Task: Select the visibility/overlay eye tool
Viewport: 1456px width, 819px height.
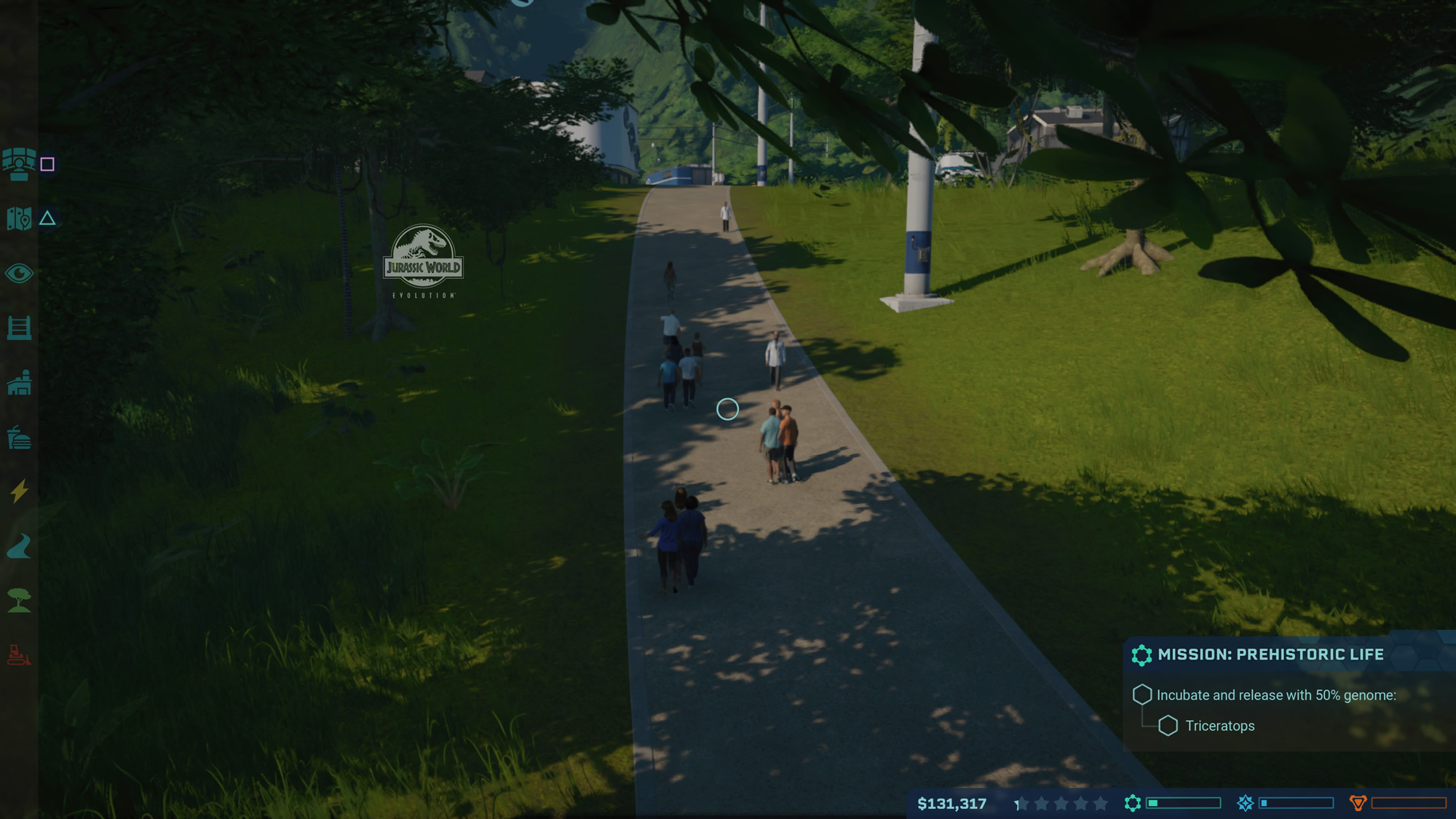Action: pyautogui.click(x=20, y=273)
